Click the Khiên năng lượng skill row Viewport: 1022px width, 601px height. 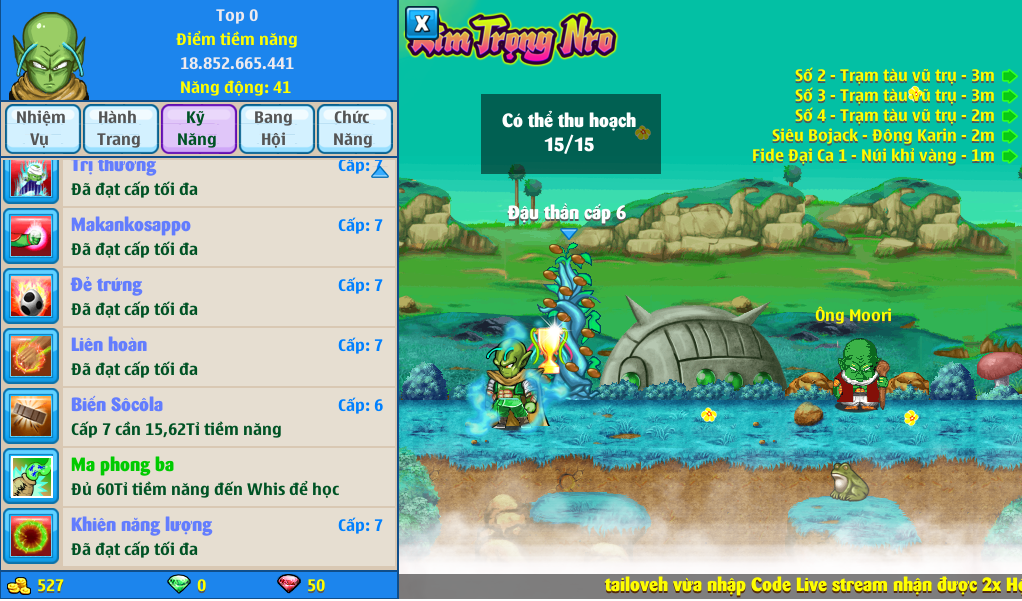click(200, 537)
